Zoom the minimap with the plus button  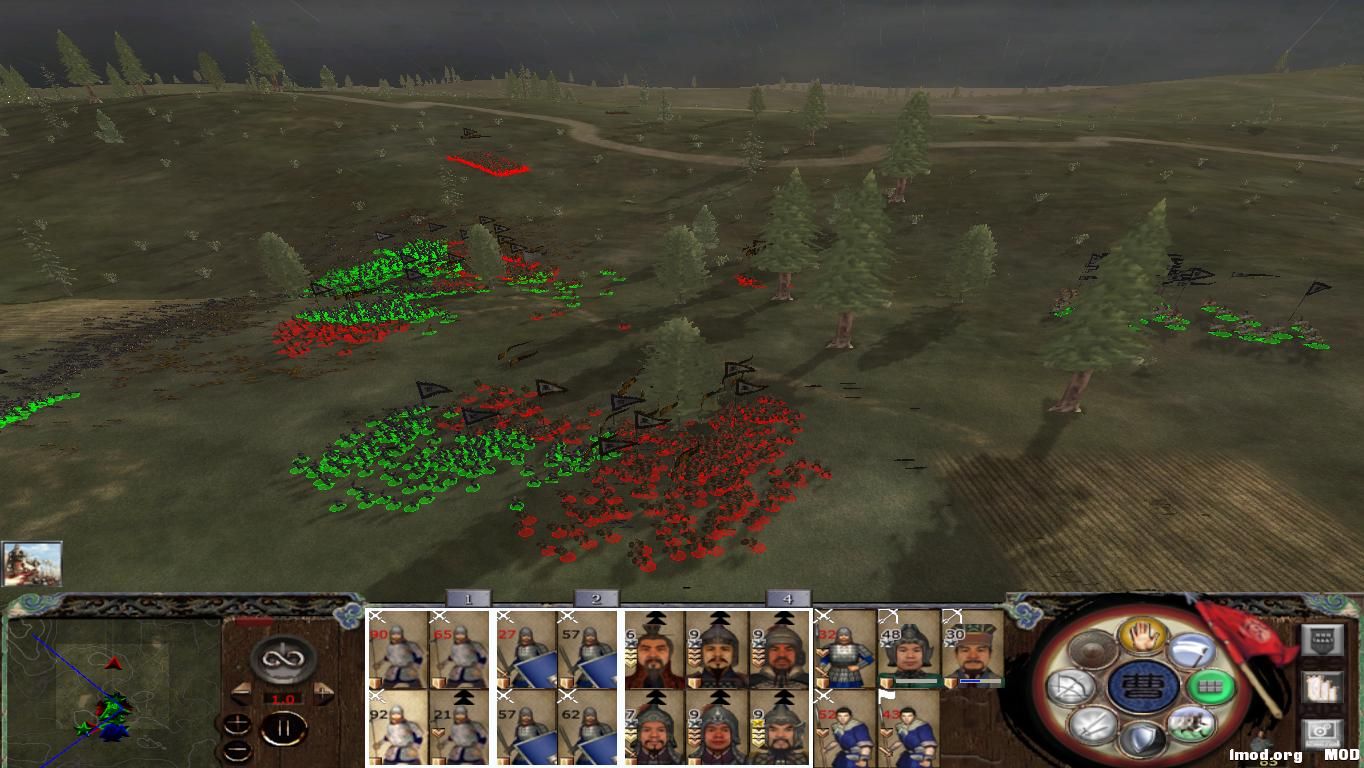pyautogui.click(x=237, y=723)
